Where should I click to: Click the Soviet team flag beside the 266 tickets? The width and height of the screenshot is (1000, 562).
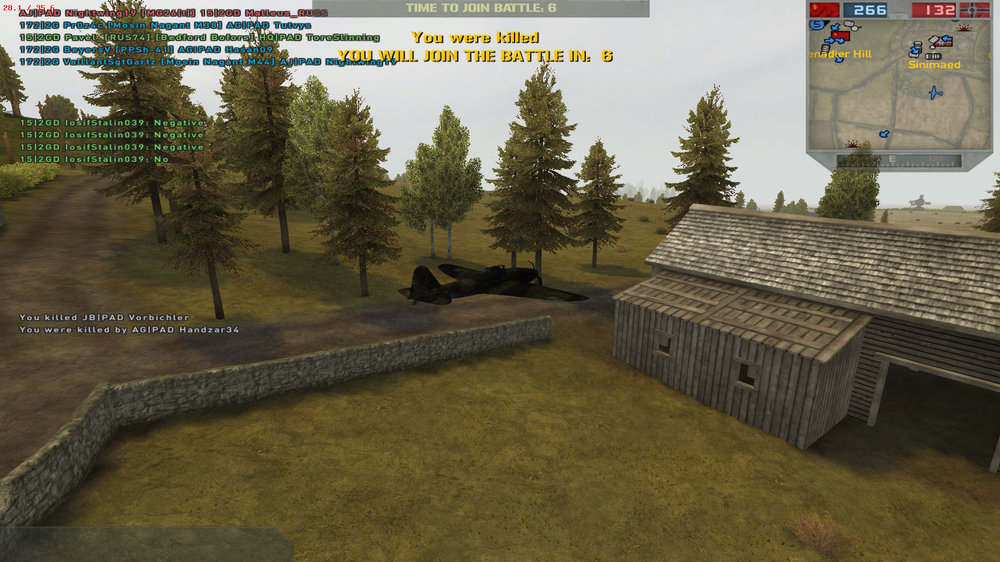[825, 10]
